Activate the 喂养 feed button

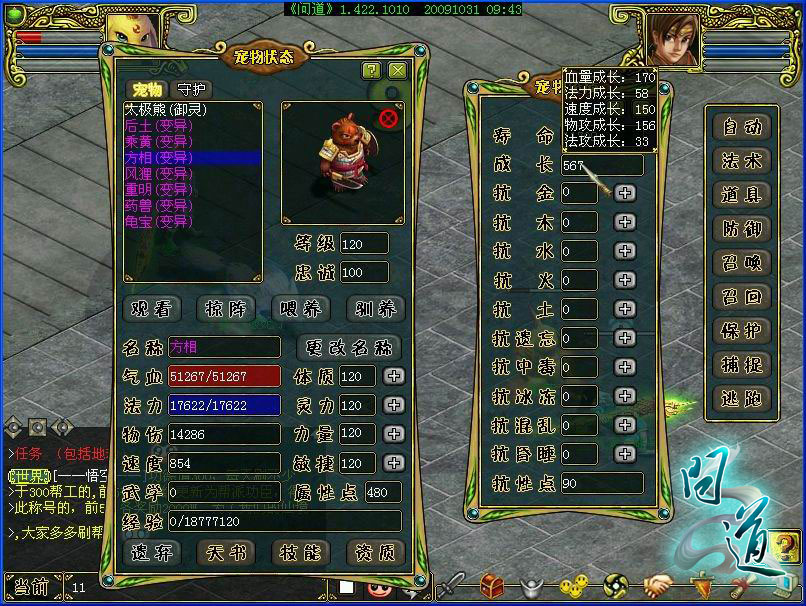pyautogui.click(x=299, y=309)
